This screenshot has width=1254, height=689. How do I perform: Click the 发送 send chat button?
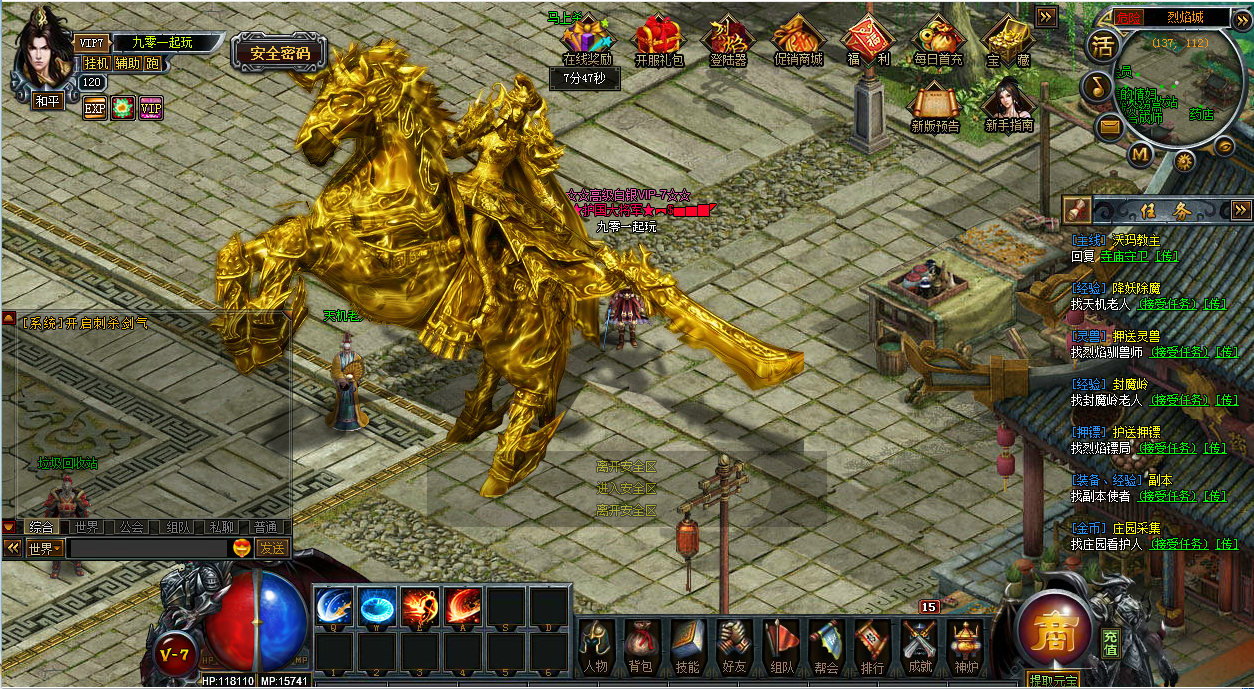click(x=272, y=548)
